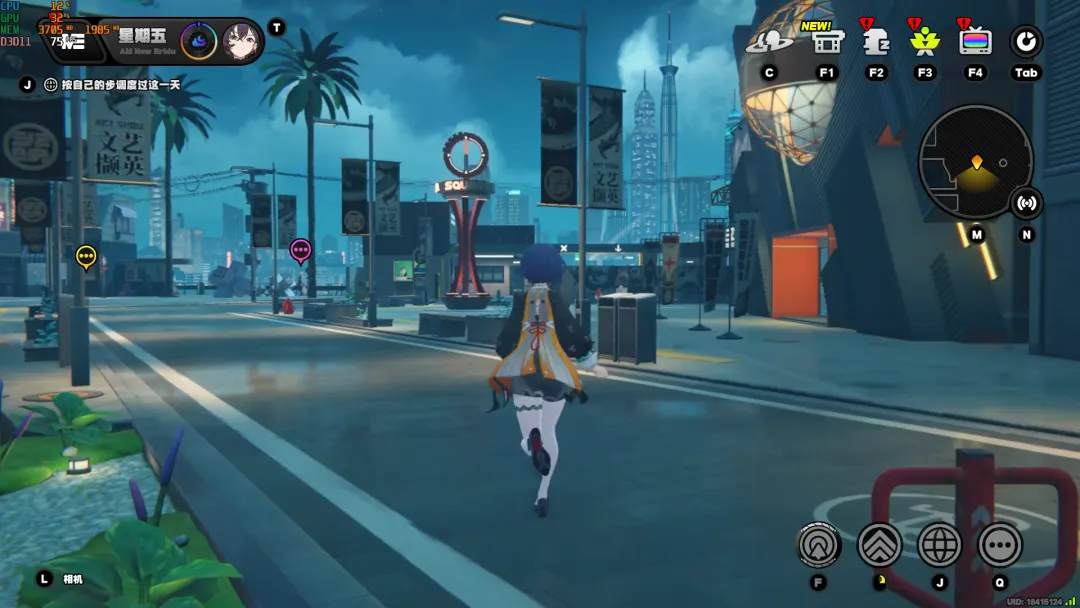Activate the upward arrow ring button

tap(819, 545)
